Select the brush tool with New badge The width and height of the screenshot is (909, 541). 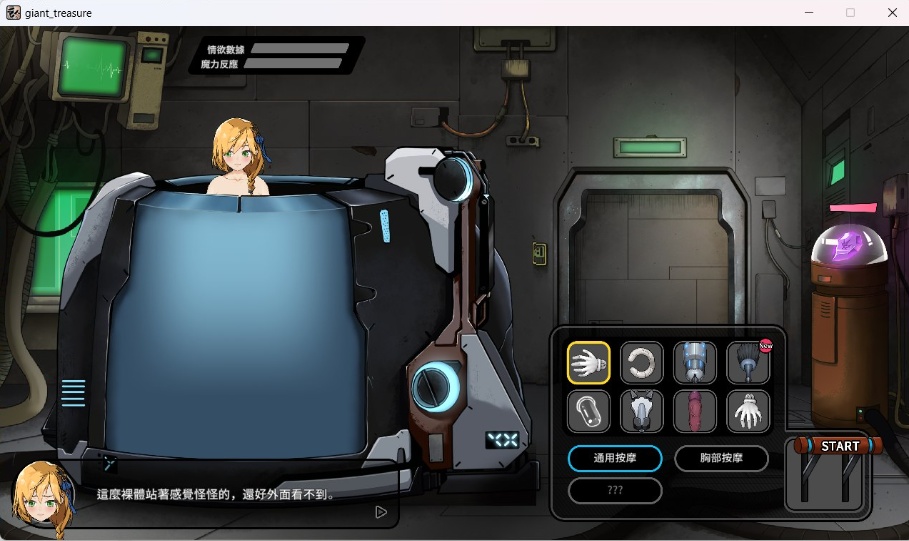(747, 363)
